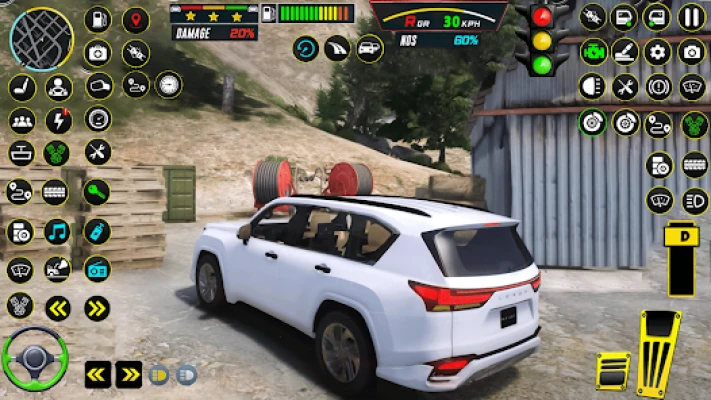The image size is (711, 400).
Task: Click the gear shifter showing D
Action: (x=682, y=258)
